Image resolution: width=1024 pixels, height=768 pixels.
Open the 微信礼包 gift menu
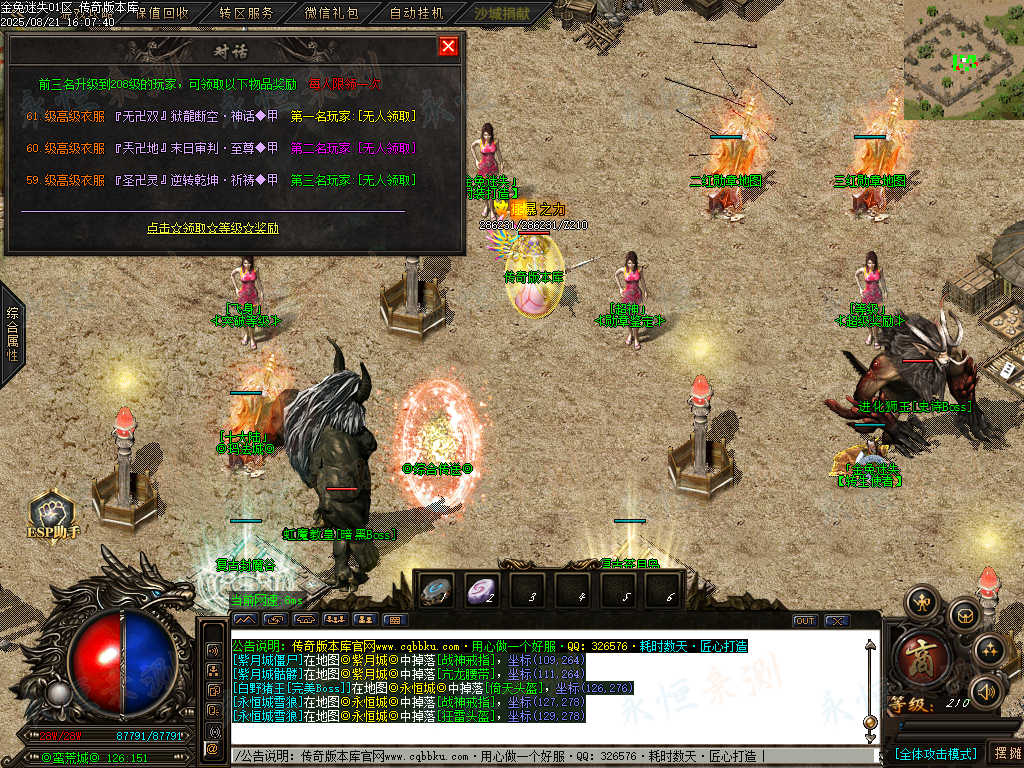tap(331, 14)
